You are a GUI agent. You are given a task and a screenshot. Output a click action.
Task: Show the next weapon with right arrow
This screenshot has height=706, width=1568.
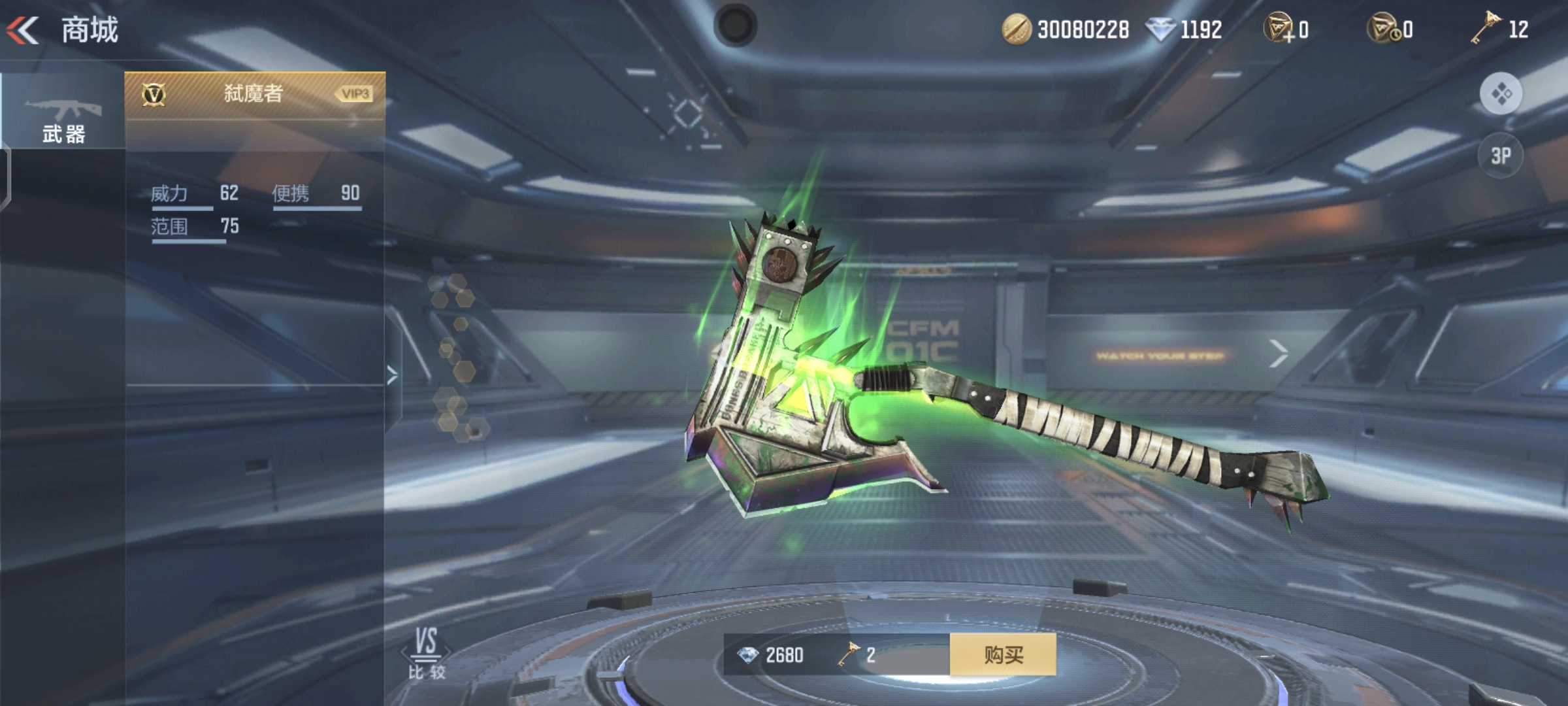pyautogui.click(x=1278, y=354)
